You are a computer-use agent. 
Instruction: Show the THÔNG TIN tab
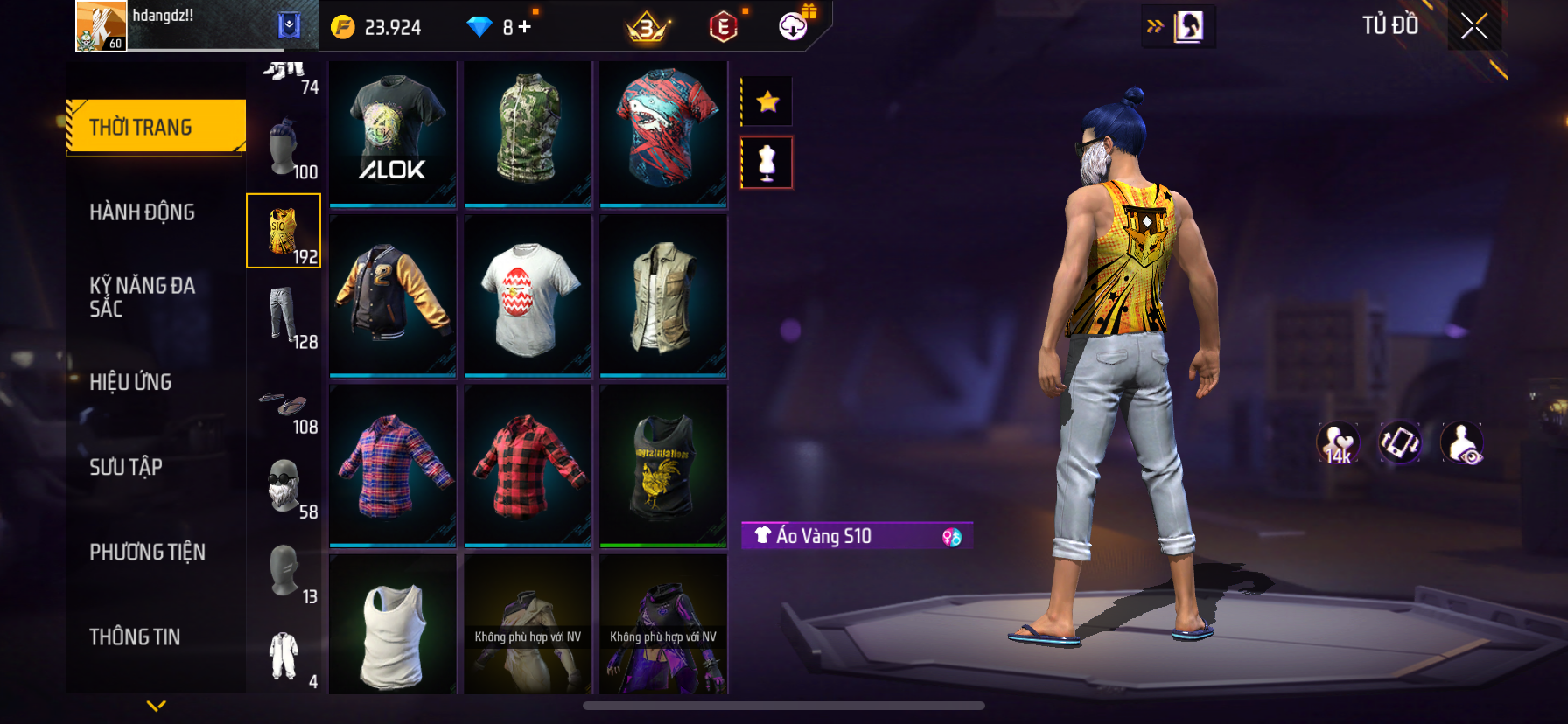pyautogui.click(x=136, y=637)
